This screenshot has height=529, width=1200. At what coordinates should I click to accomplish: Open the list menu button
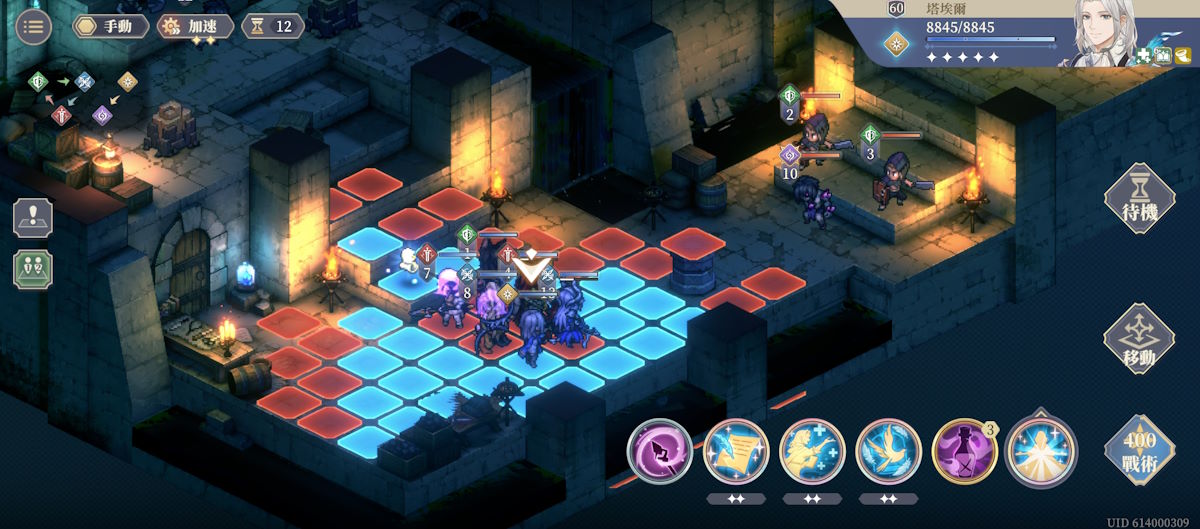[34, 26]
